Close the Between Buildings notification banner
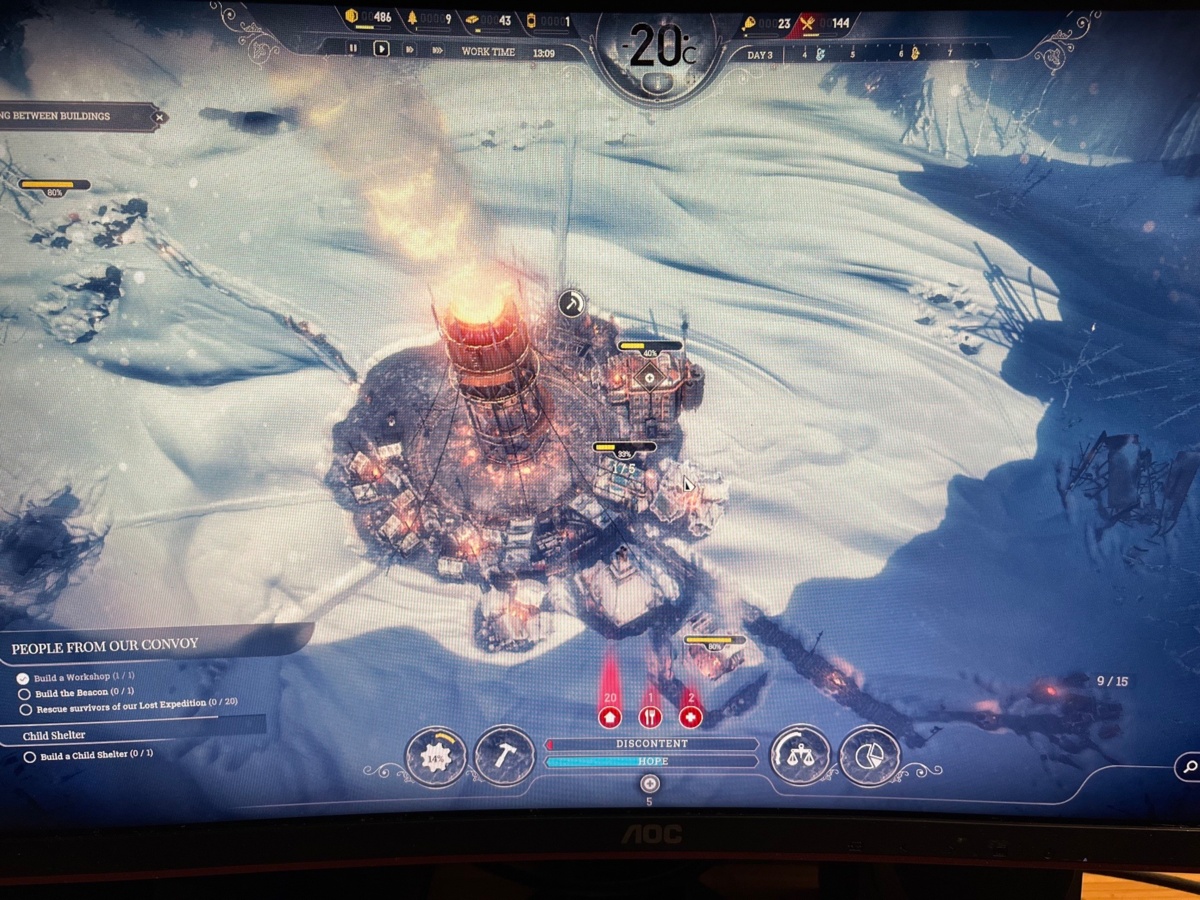Screen dimensions: 1200x900 click(x=158, y=117)
